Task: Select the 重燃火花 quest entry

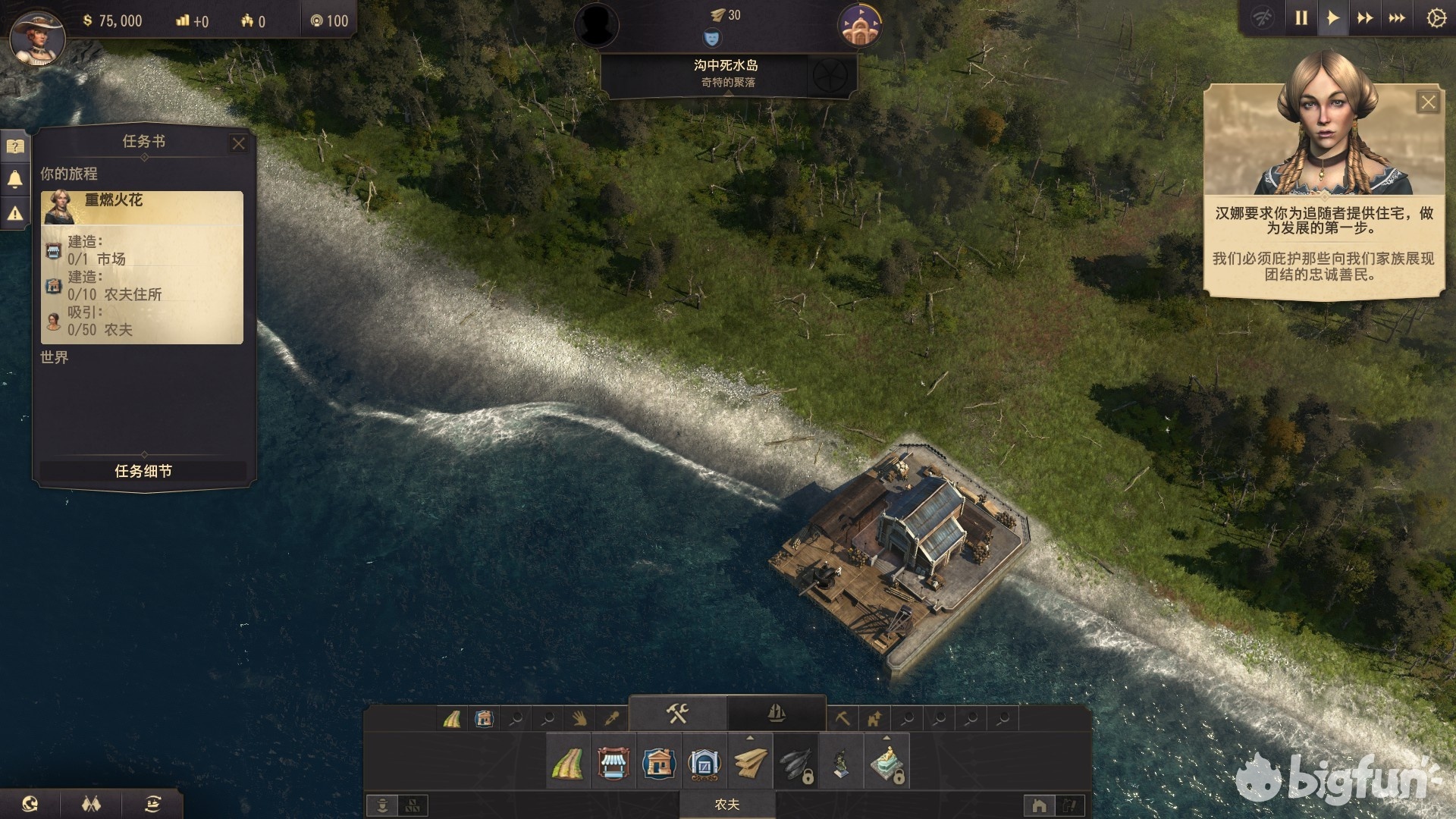Action: tap(142, 206)
